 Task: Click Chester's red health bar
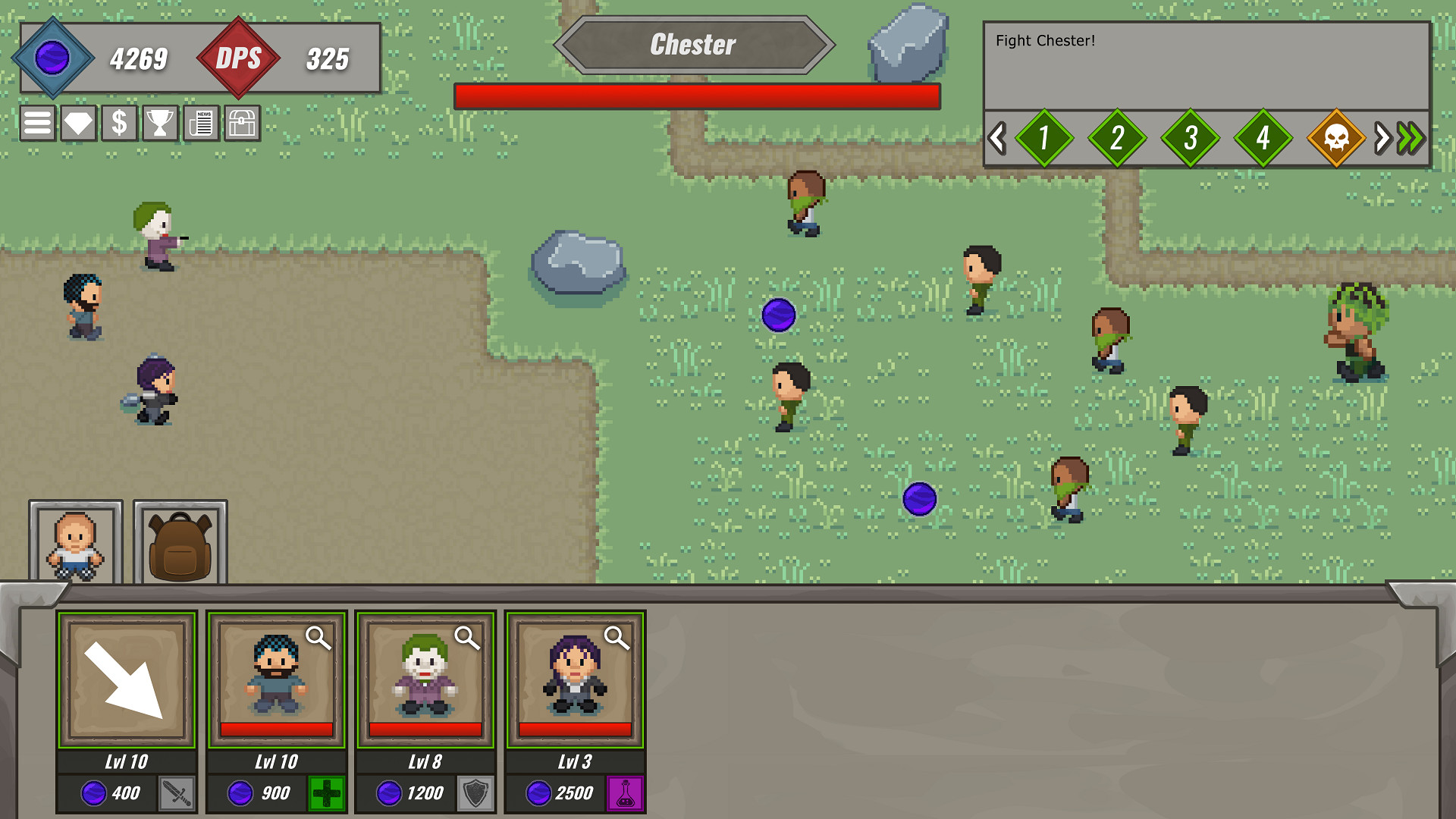click(x=696, y=95)
